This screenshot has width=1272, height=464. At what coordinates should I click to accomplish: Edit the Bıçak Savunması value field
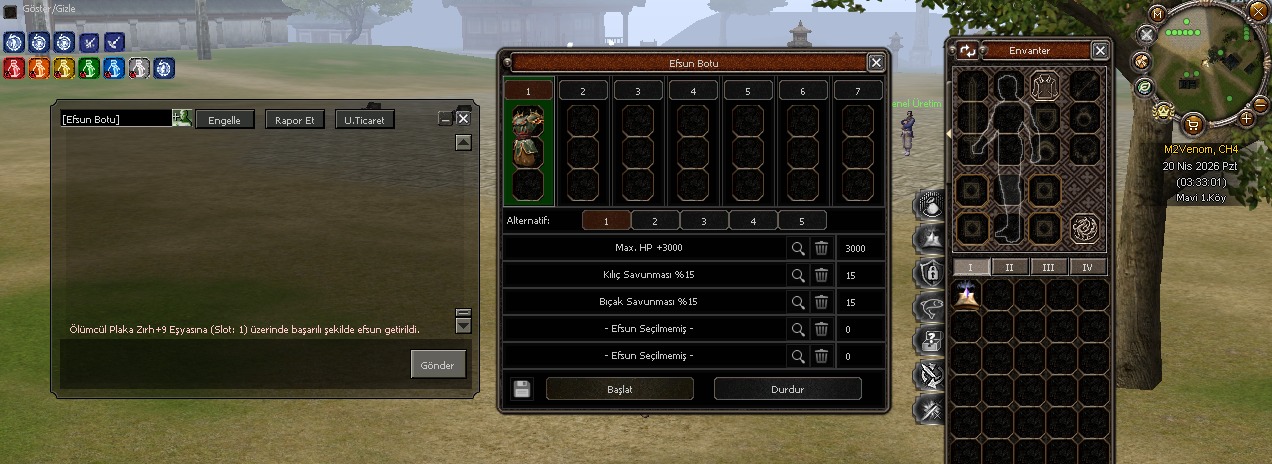tap(860, 302)
